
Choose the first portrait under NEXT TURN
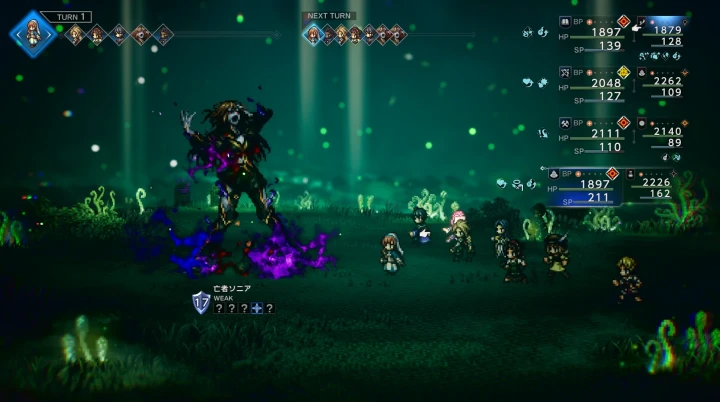pyautogui.click(x=312, y=35)
